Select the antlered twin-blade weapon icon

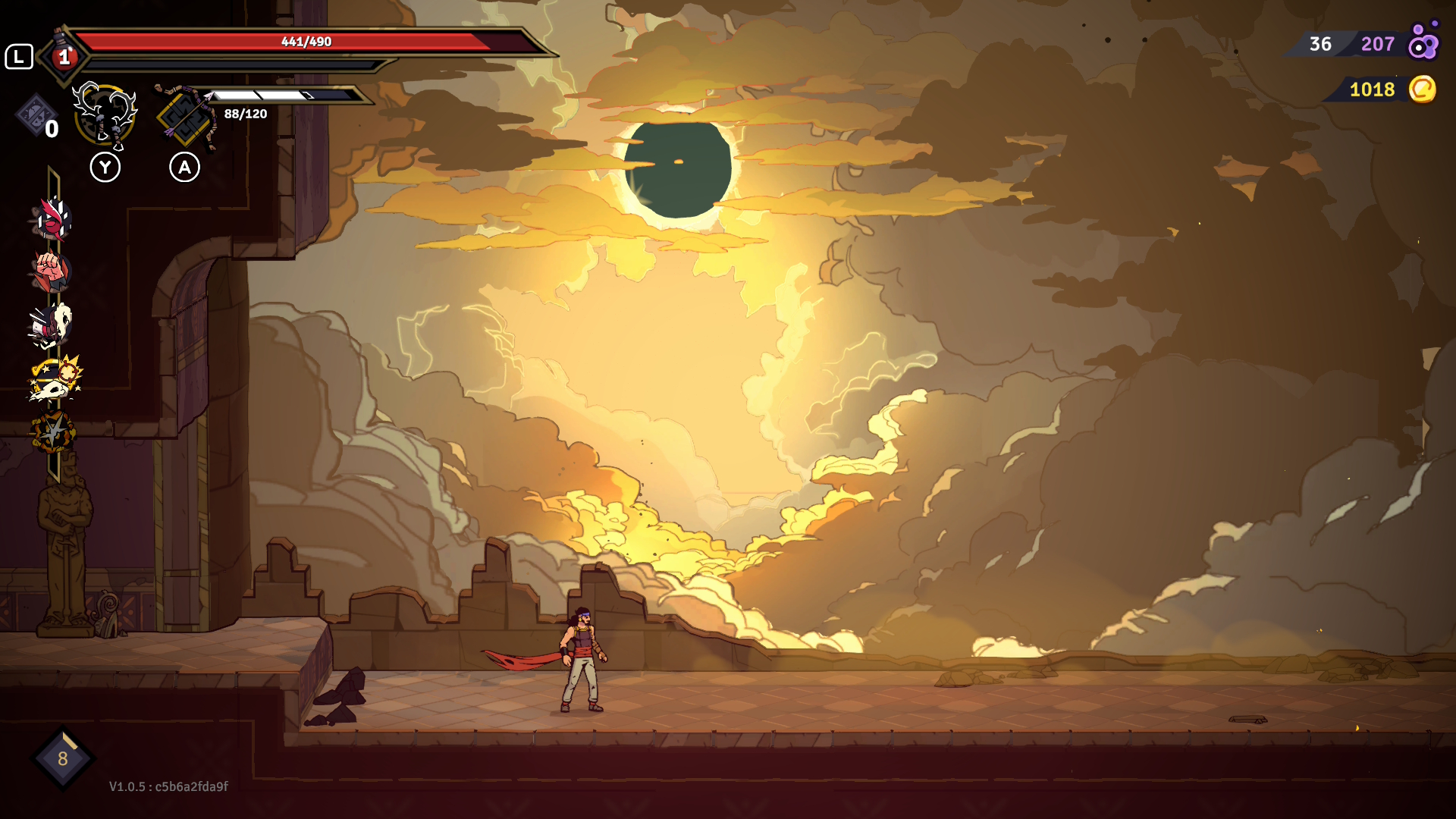tap(105, 115)
